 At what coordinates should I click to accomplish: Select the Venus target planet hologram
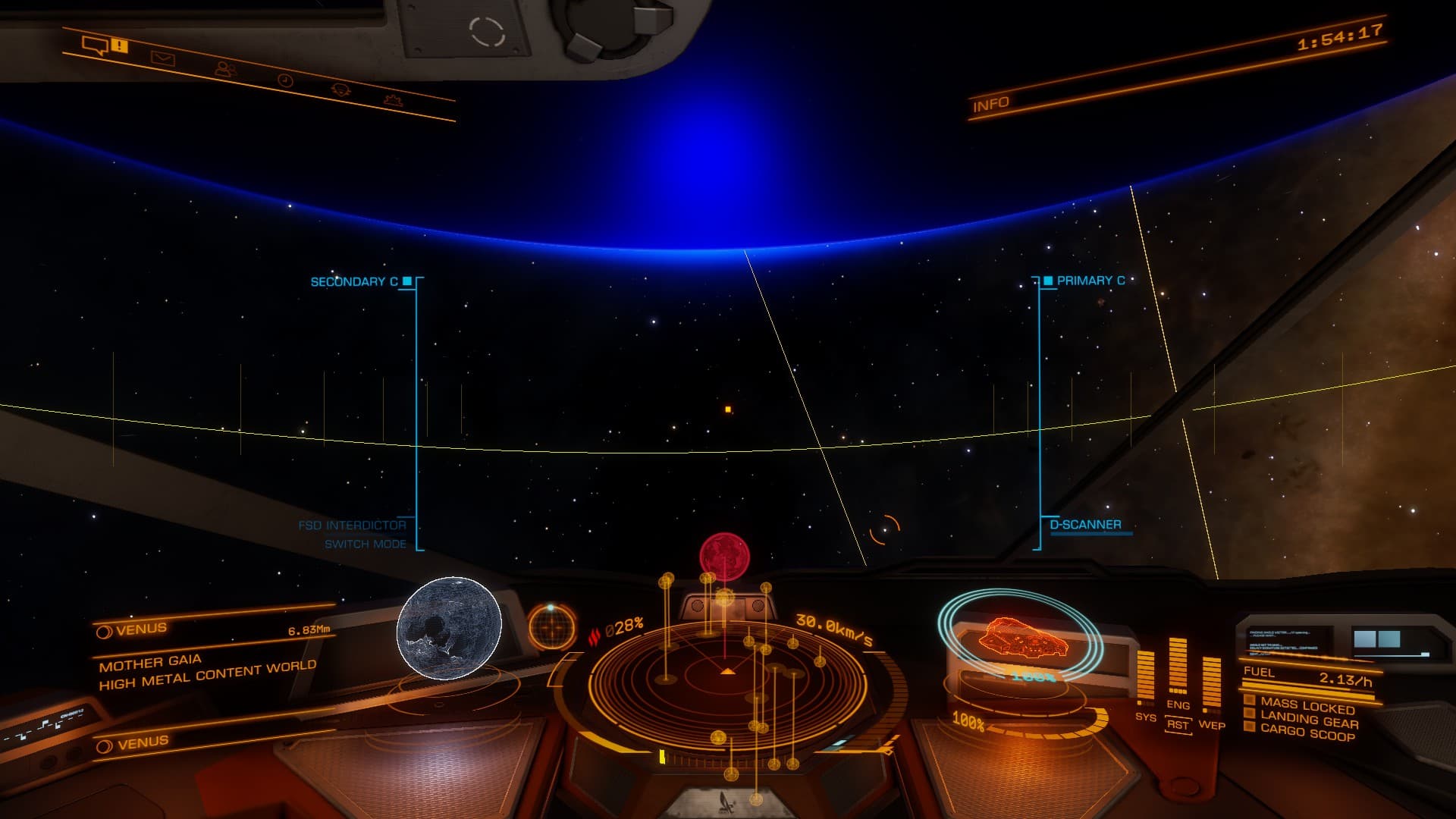coord(449,628)
